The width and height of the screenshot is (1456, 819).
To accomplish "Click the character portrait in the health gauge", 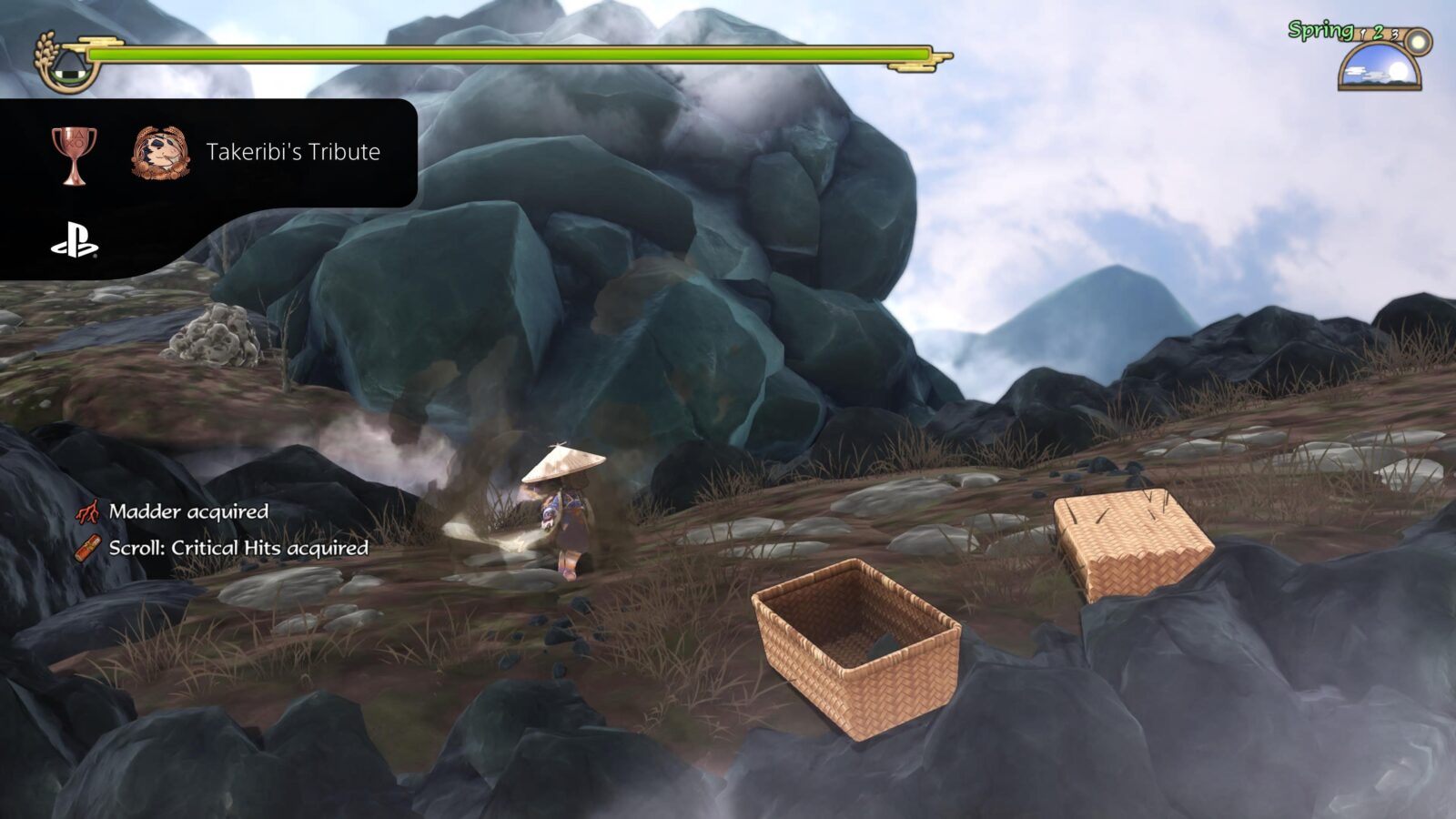I will 68,66.
